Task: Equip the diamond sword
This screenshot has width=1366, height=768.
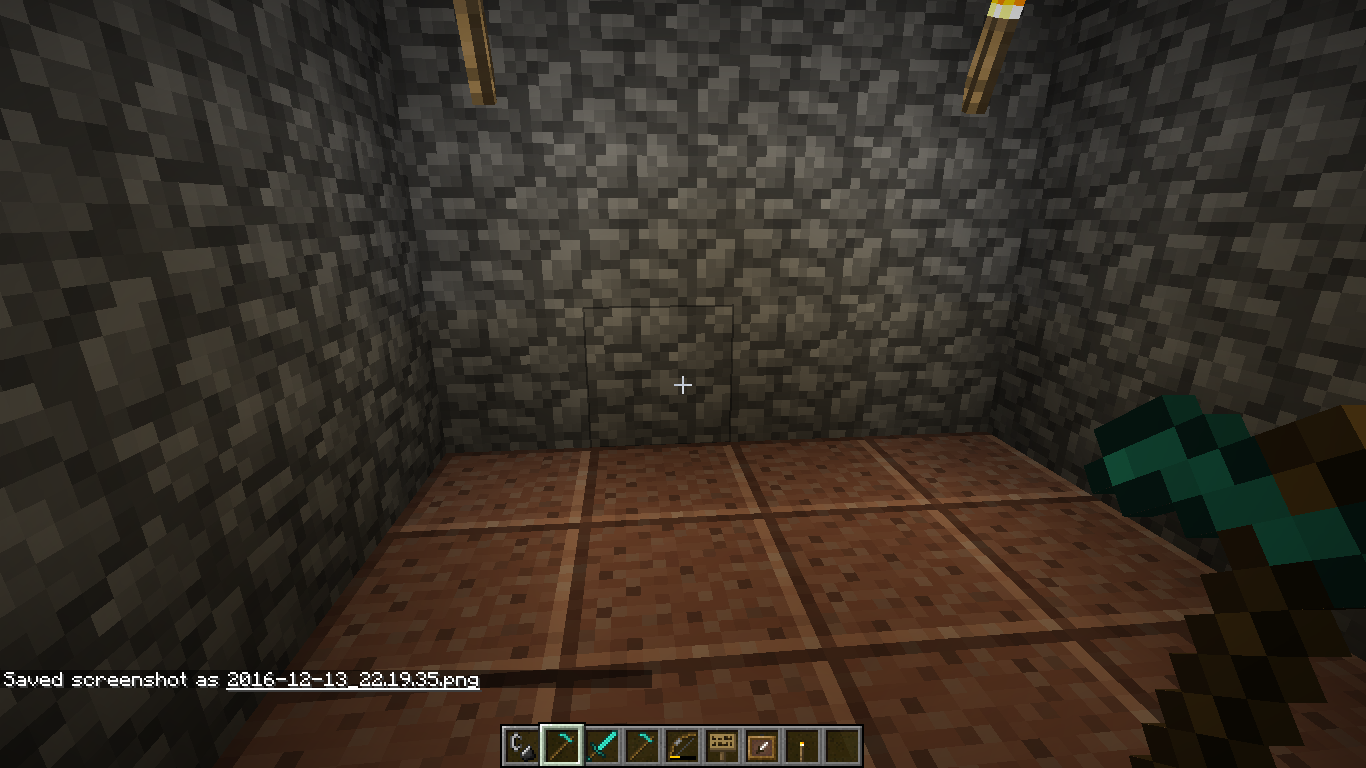Action: [601, 746]
